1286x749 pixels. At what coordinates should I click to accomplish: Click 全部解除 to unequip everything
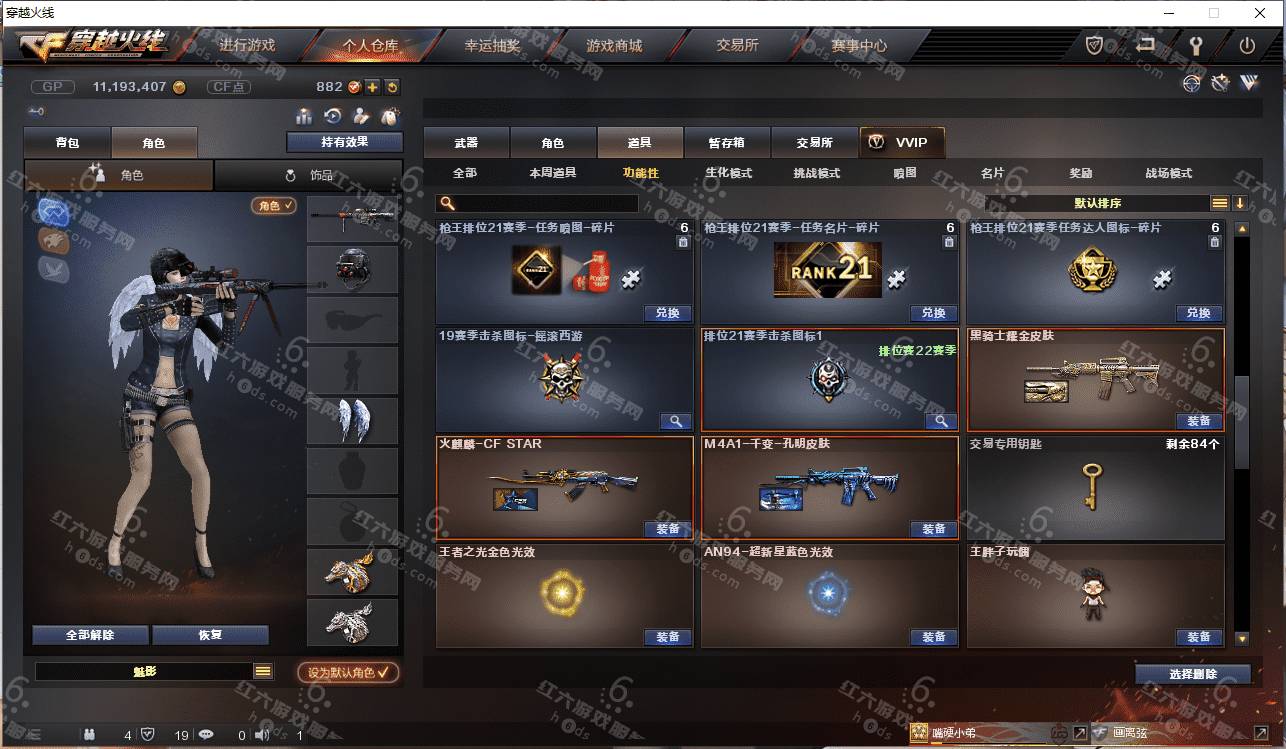coord(90,635)
